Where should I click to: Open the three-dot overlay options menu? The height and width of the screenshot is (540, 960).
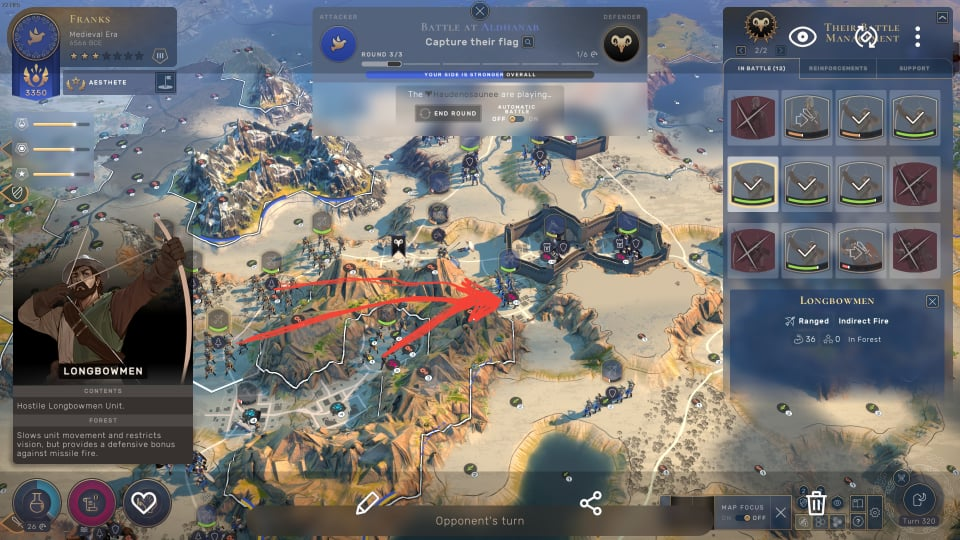pyautogui.click(x=917, y=37)
